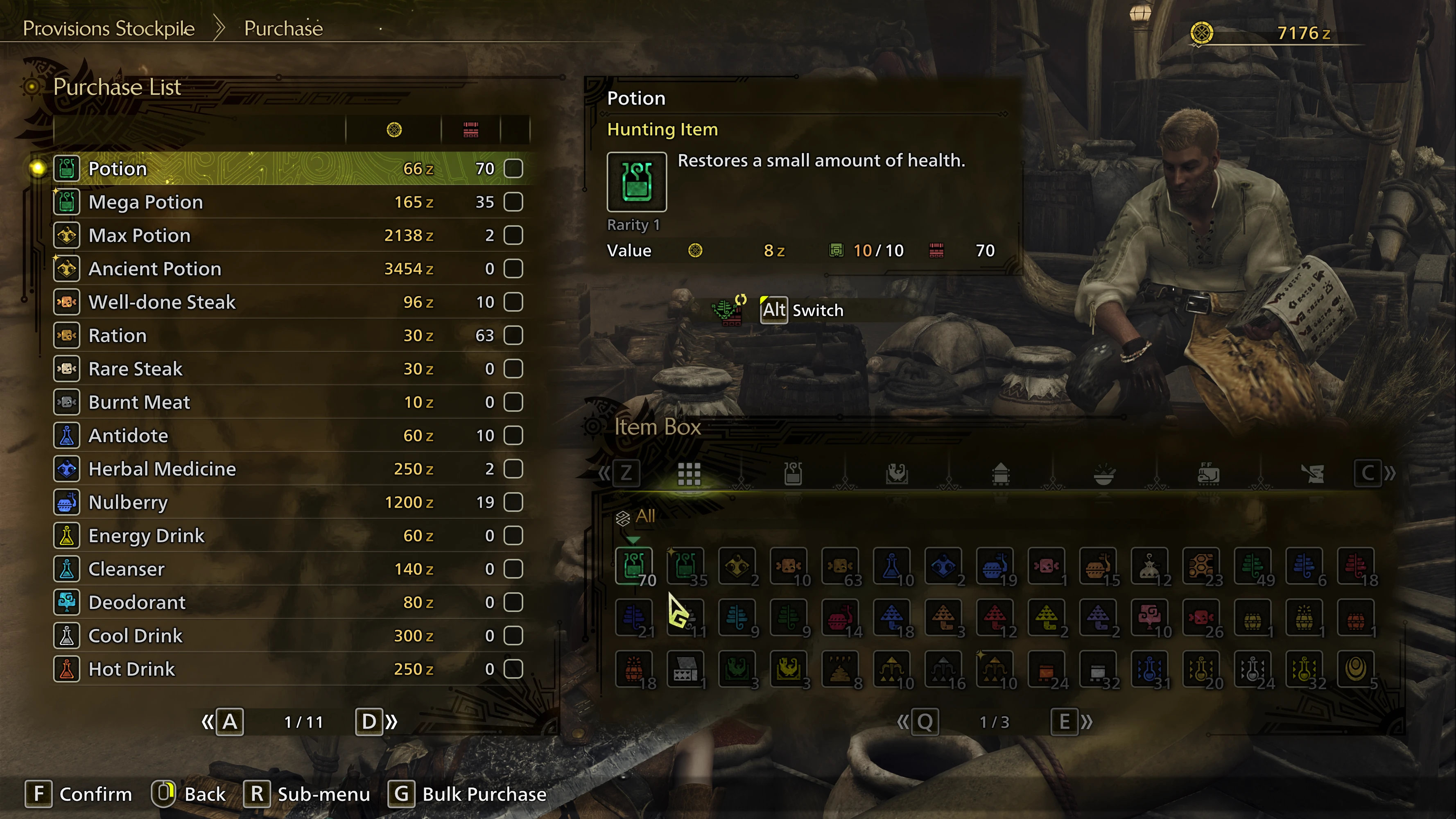Select the Potion stack thumbnail in the Item Box grid
This screenshot has width=1456, height=819.
(634, 566)
